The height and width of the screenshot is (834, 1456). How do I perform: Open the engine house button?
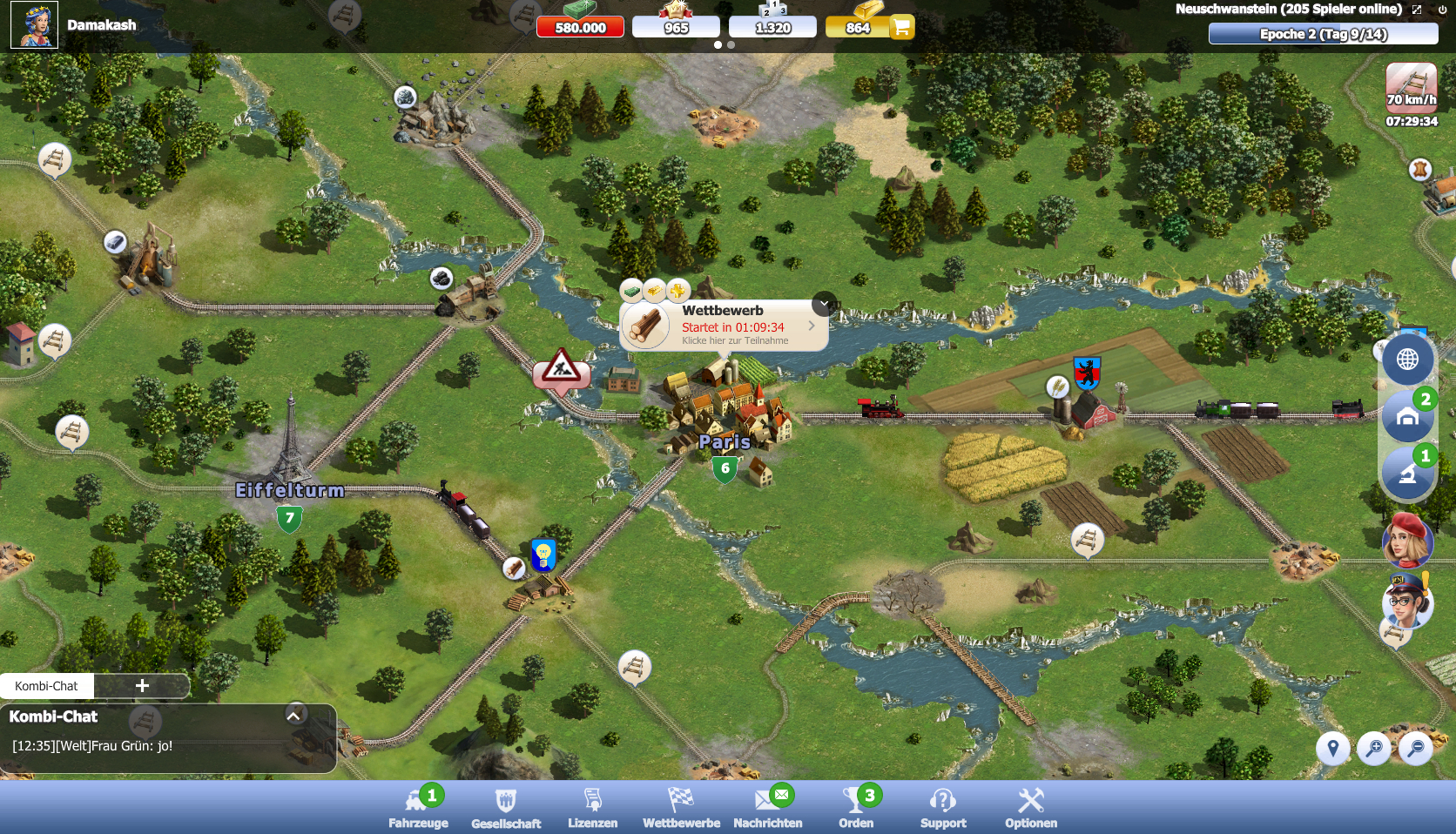1407,417
